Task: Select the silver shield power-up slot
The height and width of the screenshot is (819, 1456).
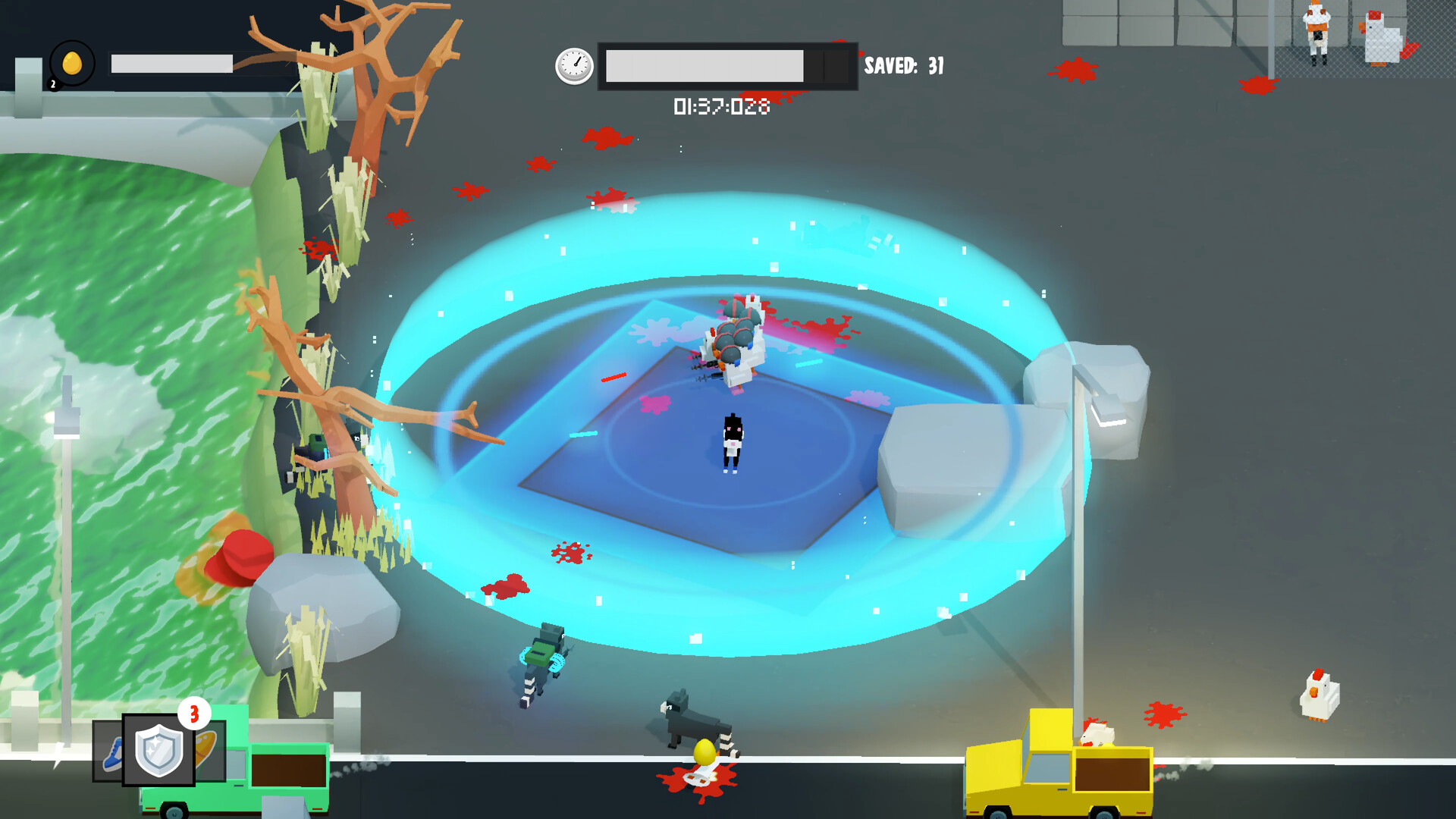Action: click(158, 750)
